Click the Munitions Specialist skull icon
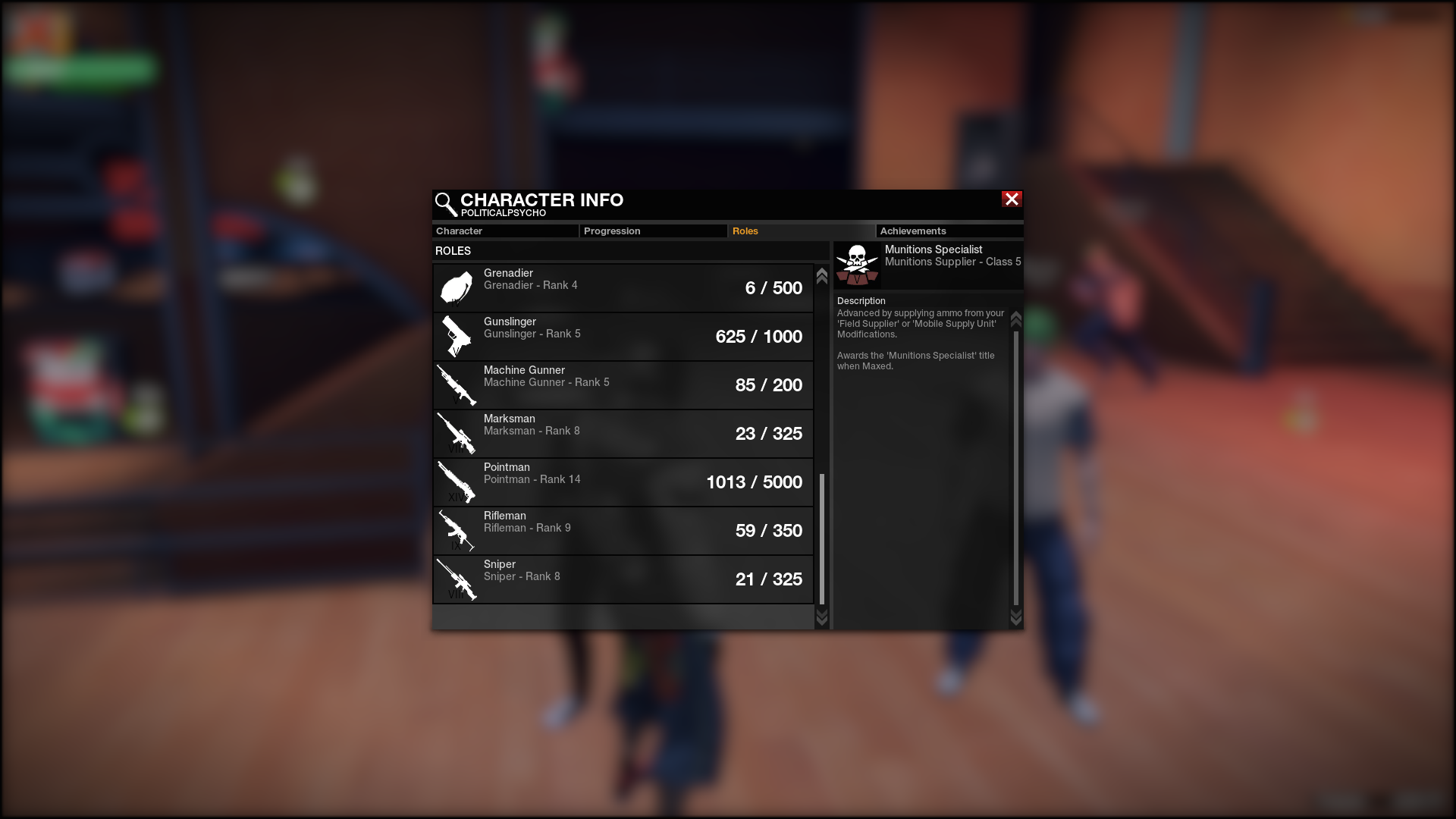 pyautogui.click(x=857, y=265)
